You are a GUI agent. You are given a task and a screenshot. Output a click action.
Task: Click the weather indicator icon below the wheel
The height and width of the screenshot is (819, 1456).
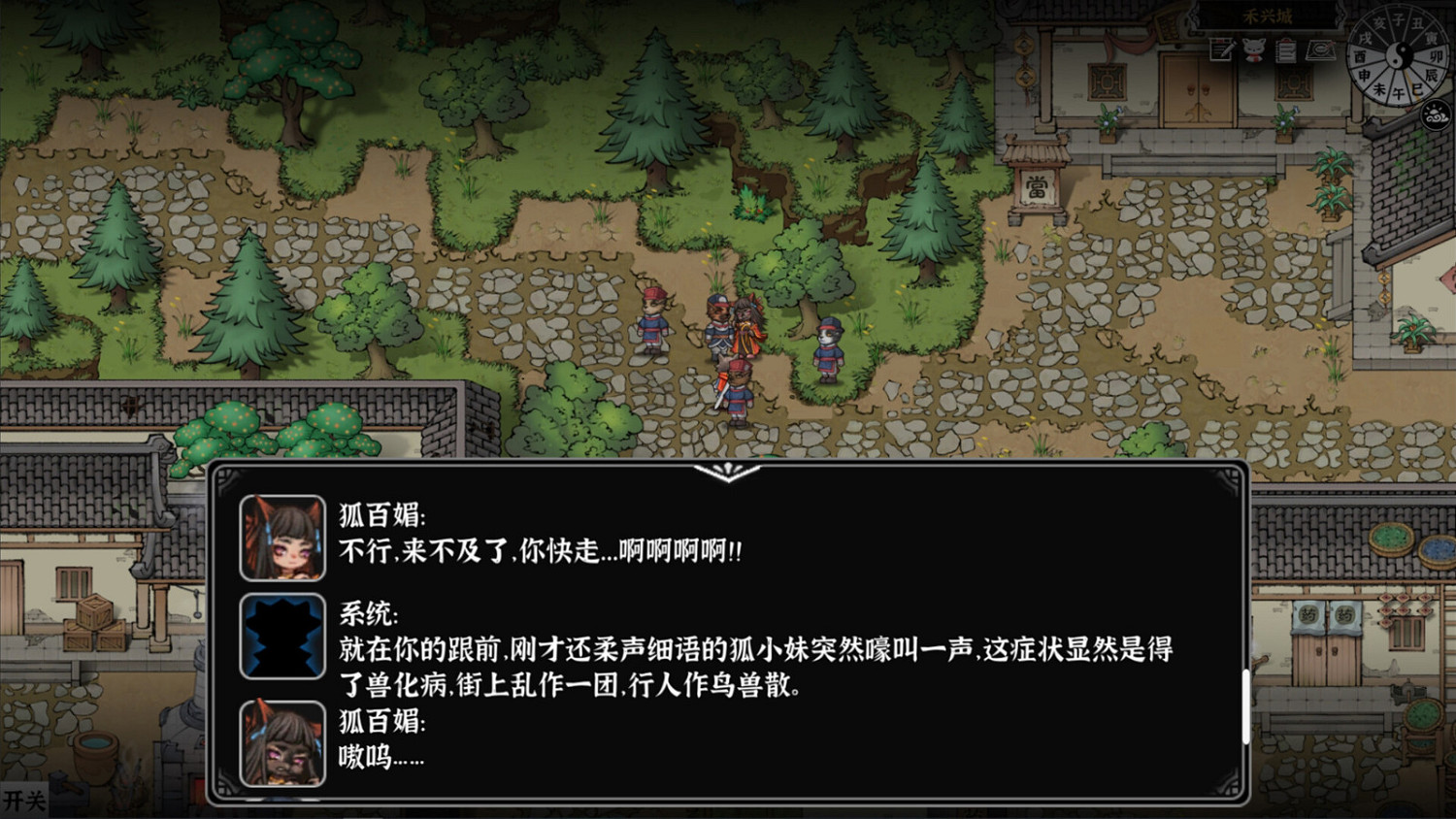[x=1436, y=113]
